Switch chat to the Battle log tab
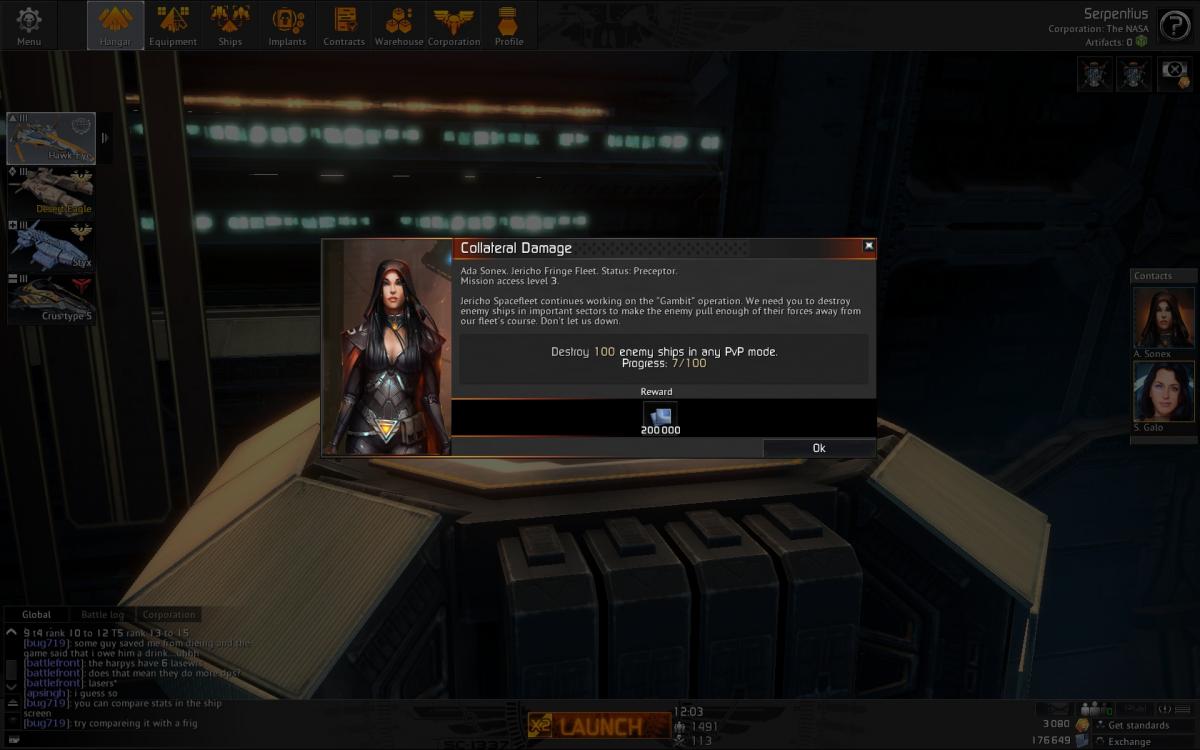This screenshot has height=750, width=1200. 103,615
